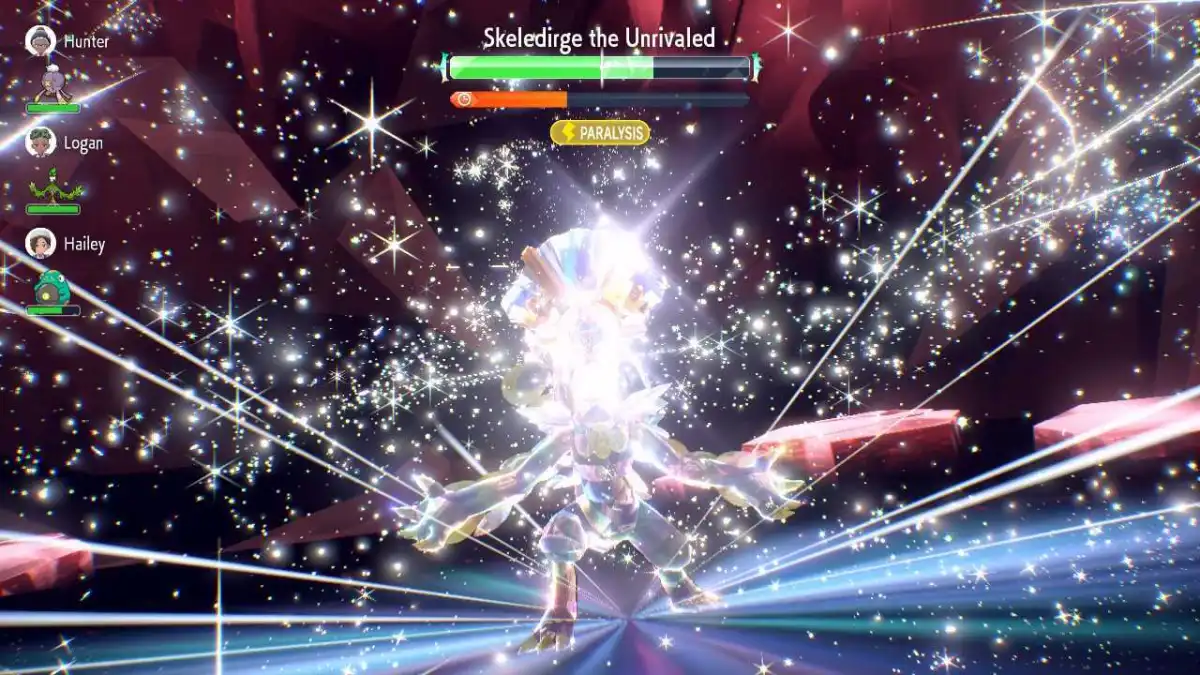Select Logan's trainer portrait

pyautogui.click(x=41, y=142)
